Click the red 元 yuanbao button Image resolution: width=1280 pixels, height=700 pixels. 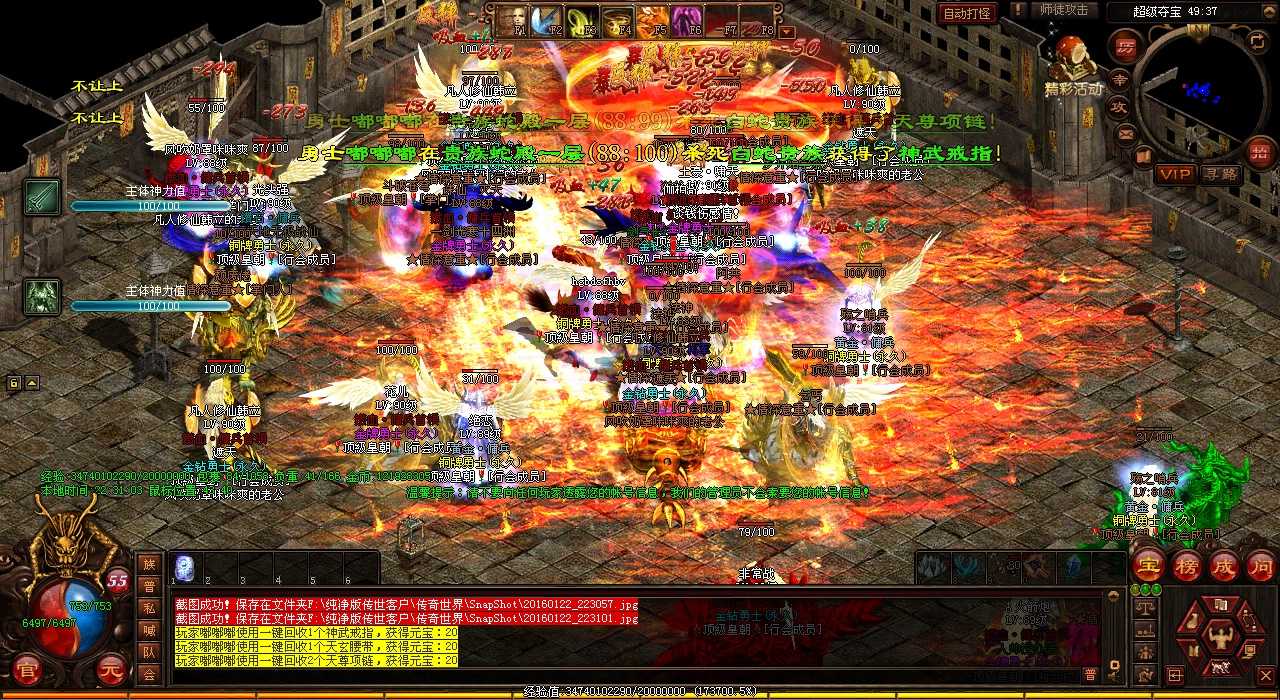click(113, 668)
